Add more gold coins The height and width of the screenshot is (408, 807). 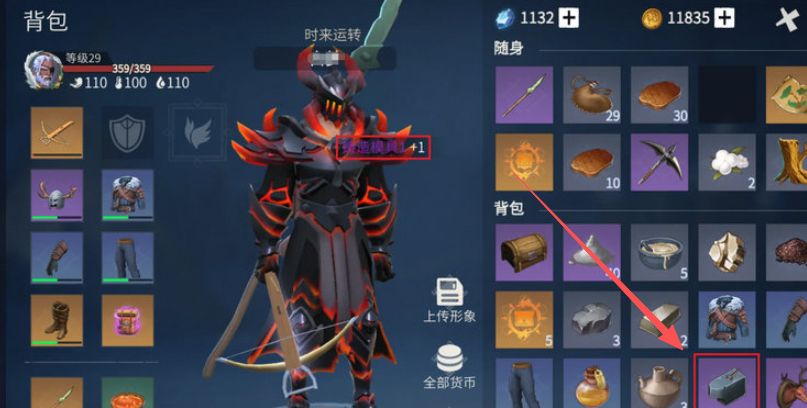tap(725, 18)
